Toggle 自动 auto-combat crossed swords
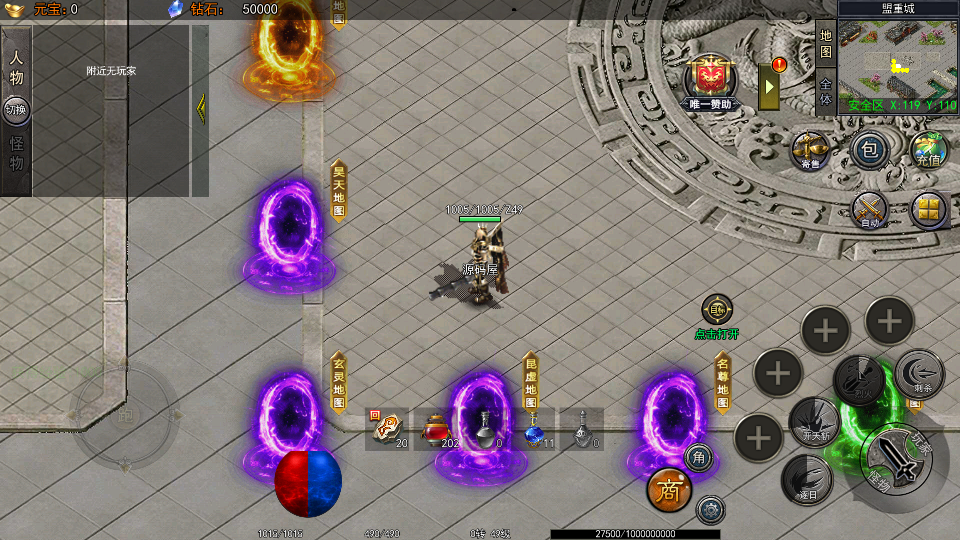The width and height of the screenshot is (960, 540). pos(870,210)
